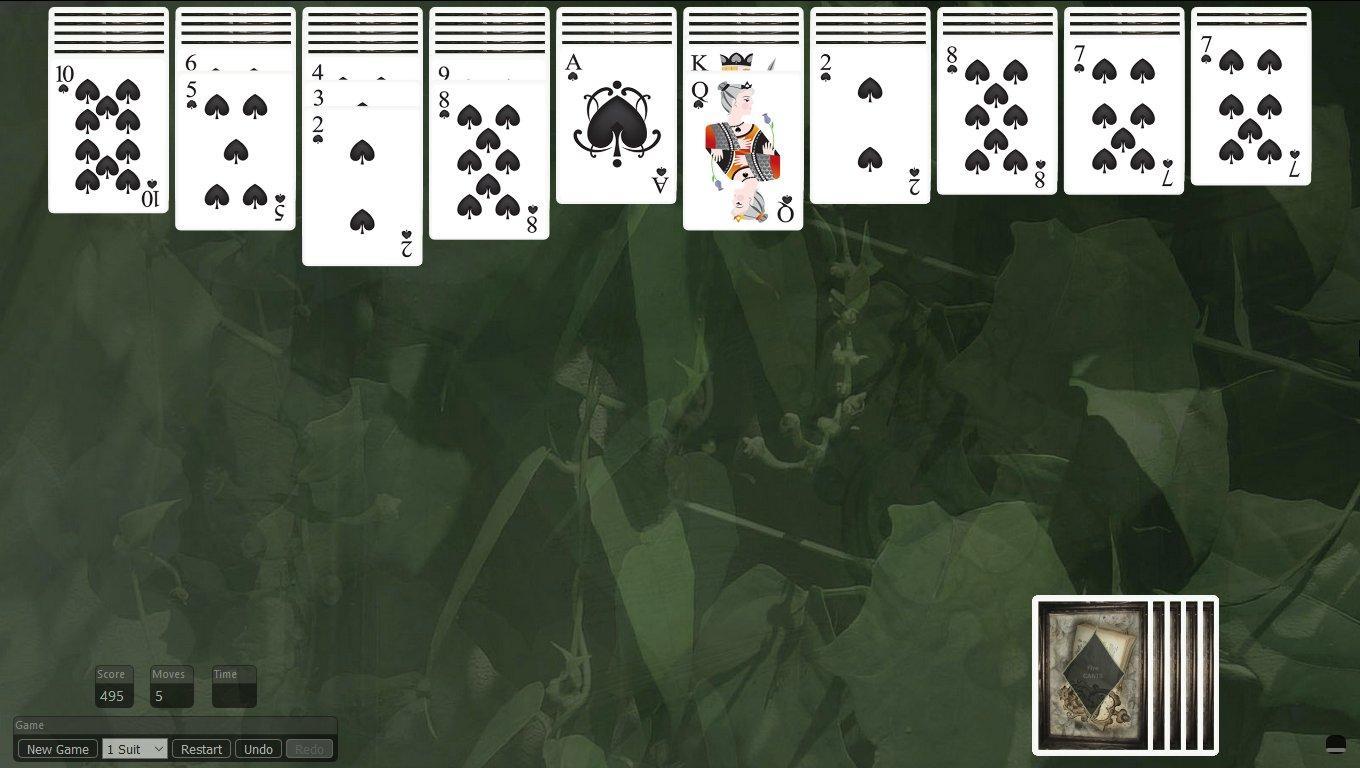Click the disabled Redo button

click(308, 748)
